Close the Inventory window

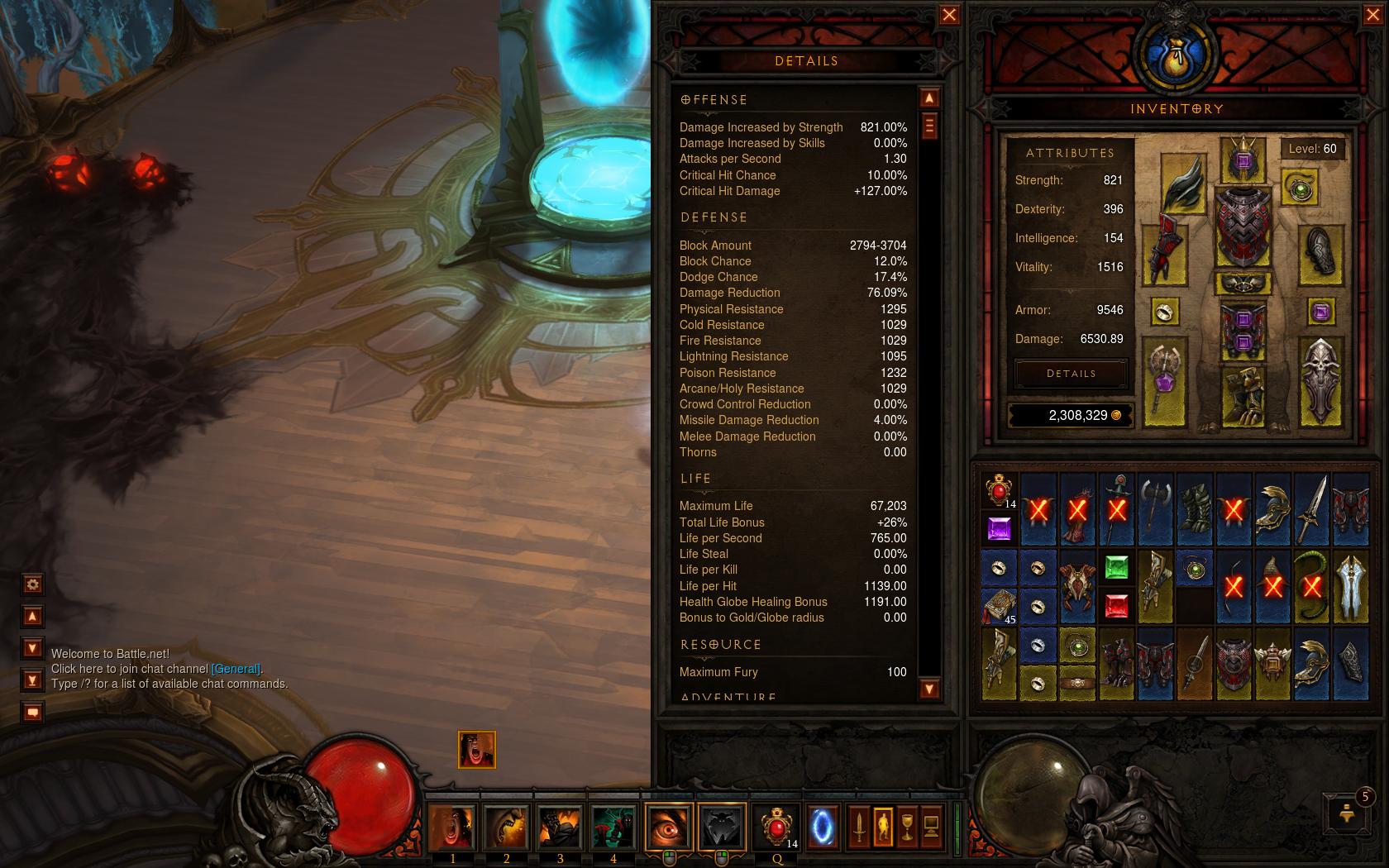tap(1370, 16)
